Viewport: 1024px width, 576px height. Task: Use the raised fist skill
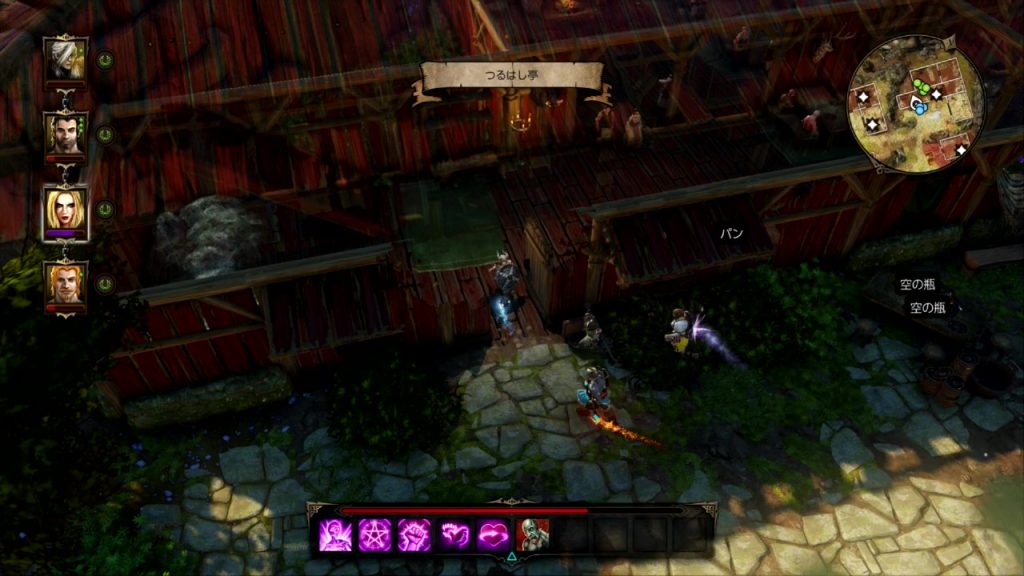pyautogui.click(x=414, y=535)
